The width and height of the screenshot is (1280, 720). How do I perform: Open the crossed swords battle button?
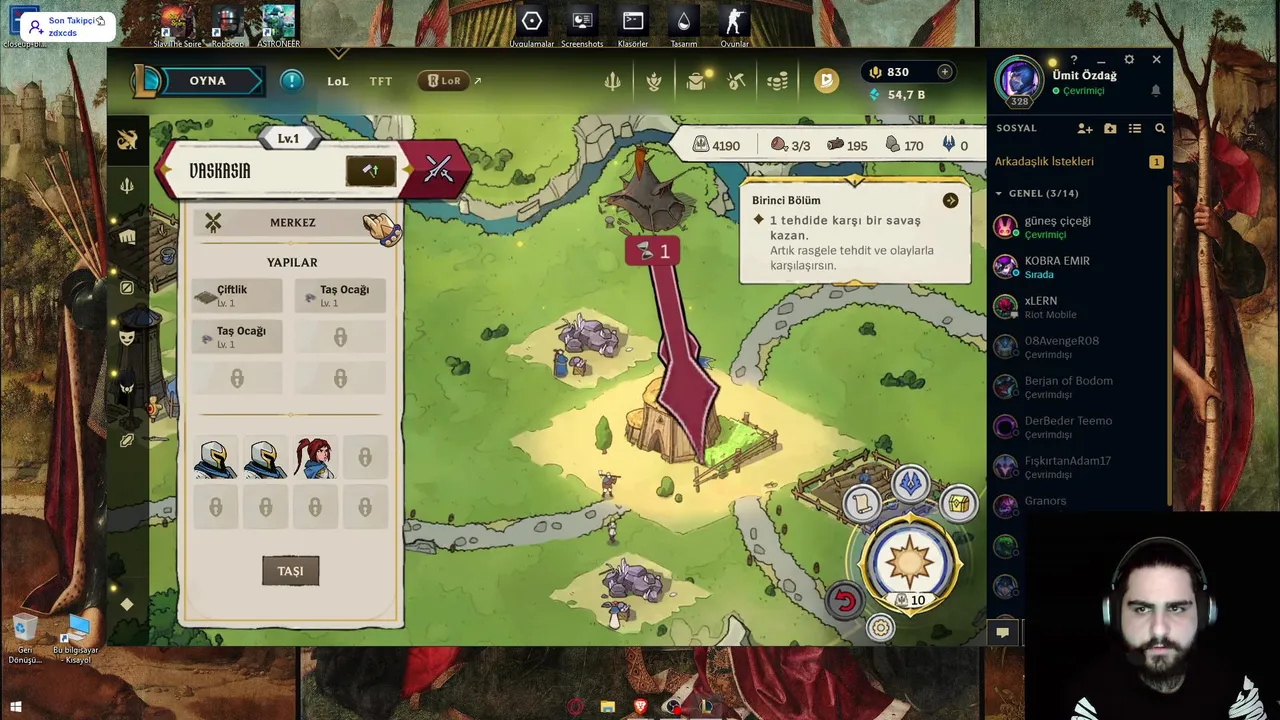click(x=438, y=170)
